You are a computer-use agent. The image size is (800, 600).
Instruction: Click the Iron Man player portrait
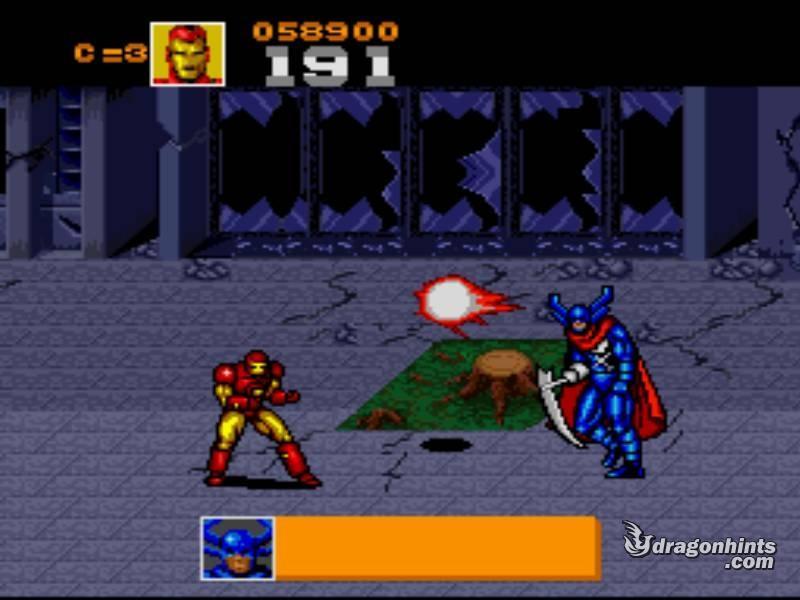187,54
